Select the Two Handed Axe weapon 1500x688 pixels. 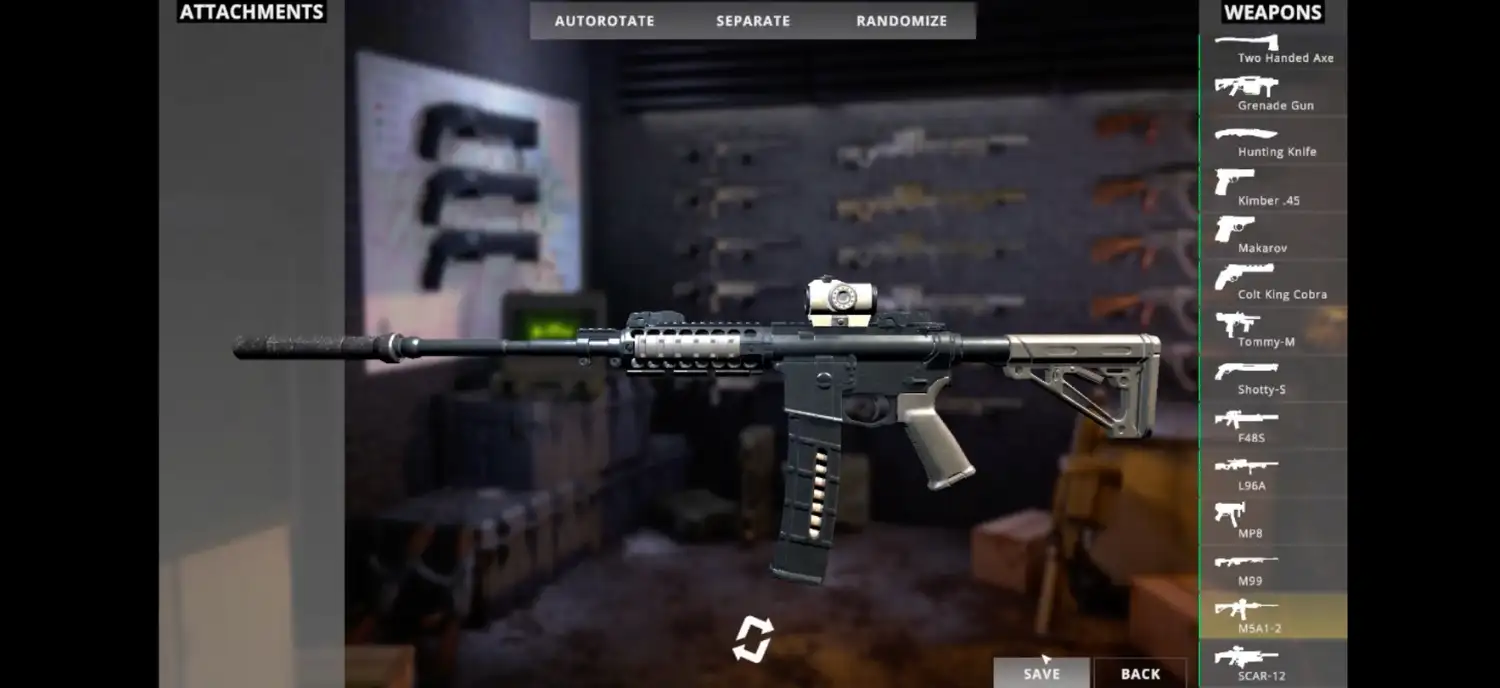[1273, 48]
